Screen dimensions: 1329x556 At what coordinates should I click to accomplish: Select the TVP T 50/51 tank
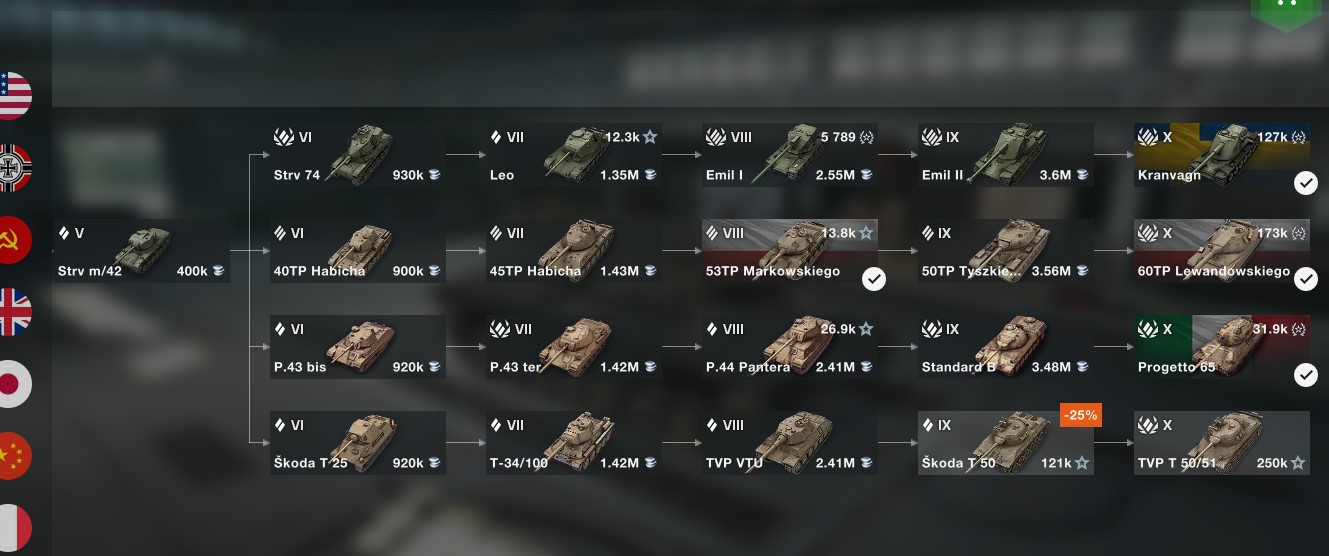(1221, 443)
